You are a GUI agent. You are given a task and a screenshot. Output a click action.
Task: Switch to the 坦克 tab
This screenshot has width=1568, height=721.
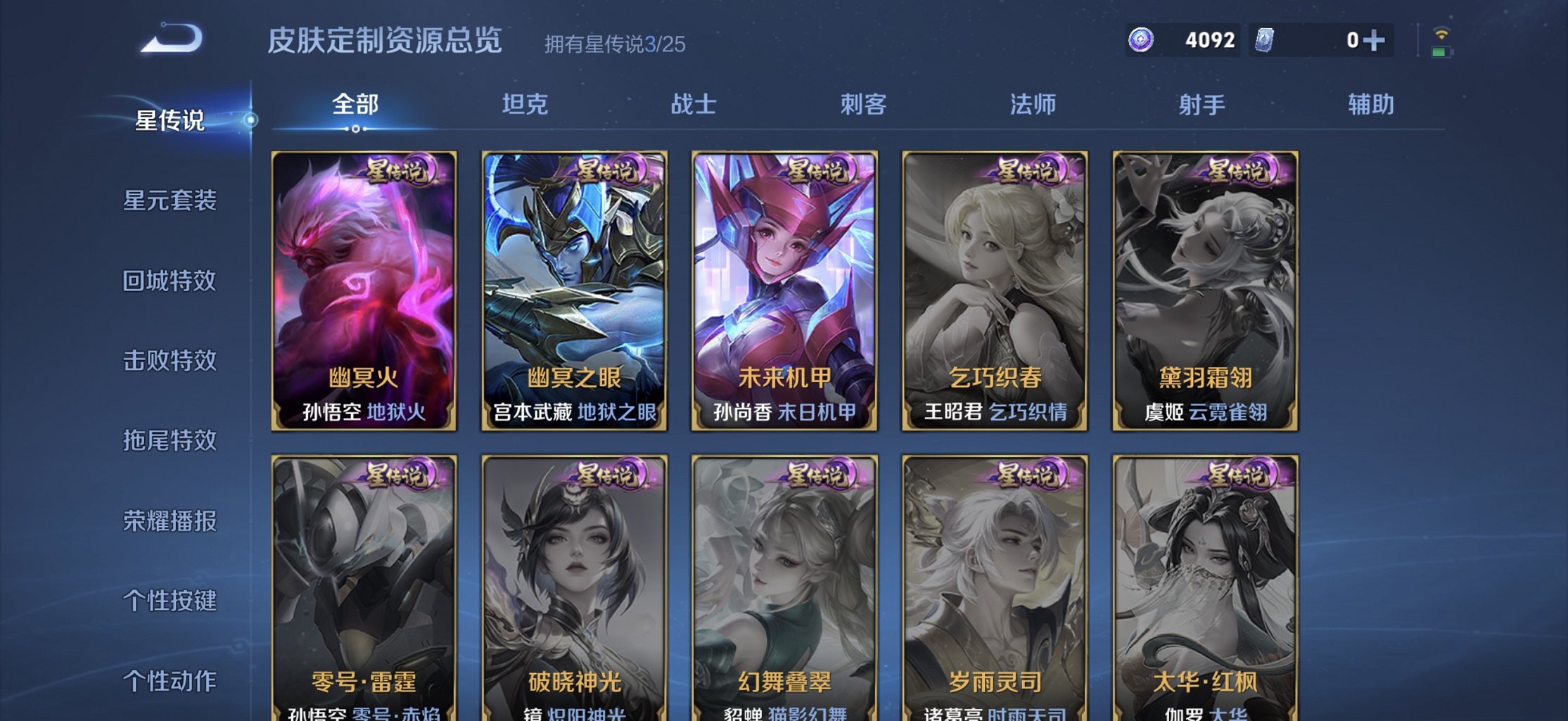(x=524, y=103)
